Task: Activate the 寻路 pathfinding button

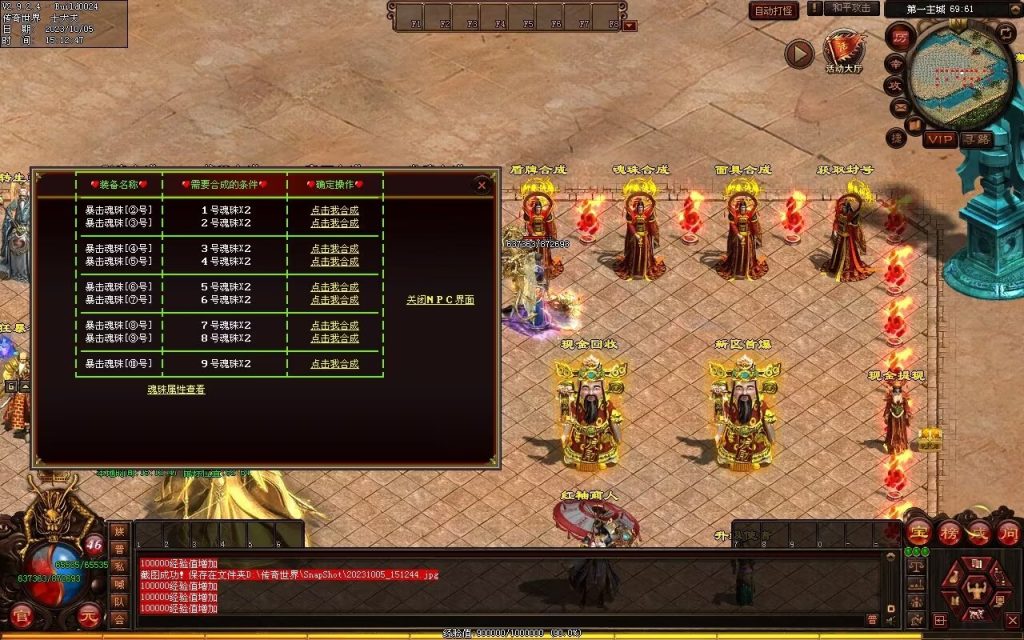Action: (x=976, y=139)
